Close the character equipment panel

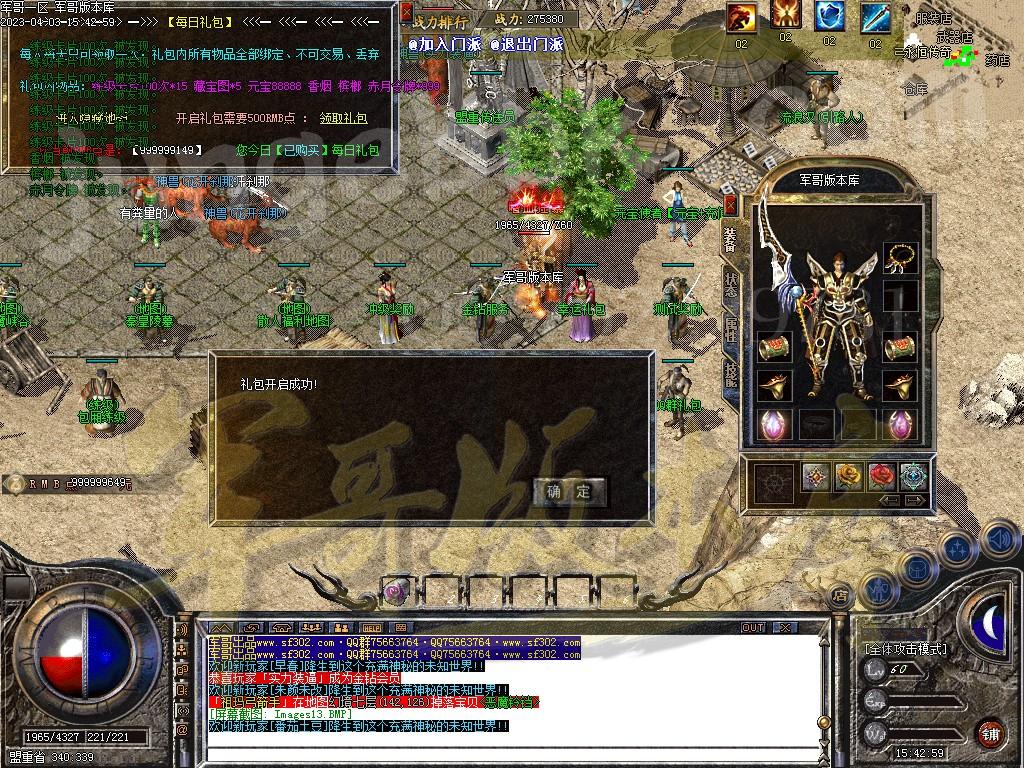pyautogui.click(x=730, y=205)
